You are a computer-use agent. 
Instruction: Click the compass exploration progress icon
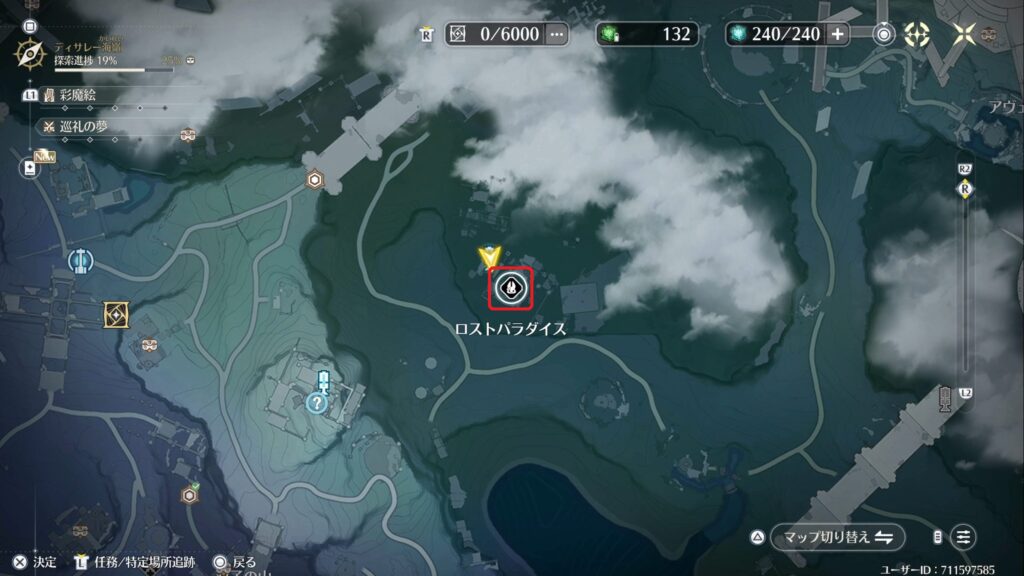pos(29,54)
